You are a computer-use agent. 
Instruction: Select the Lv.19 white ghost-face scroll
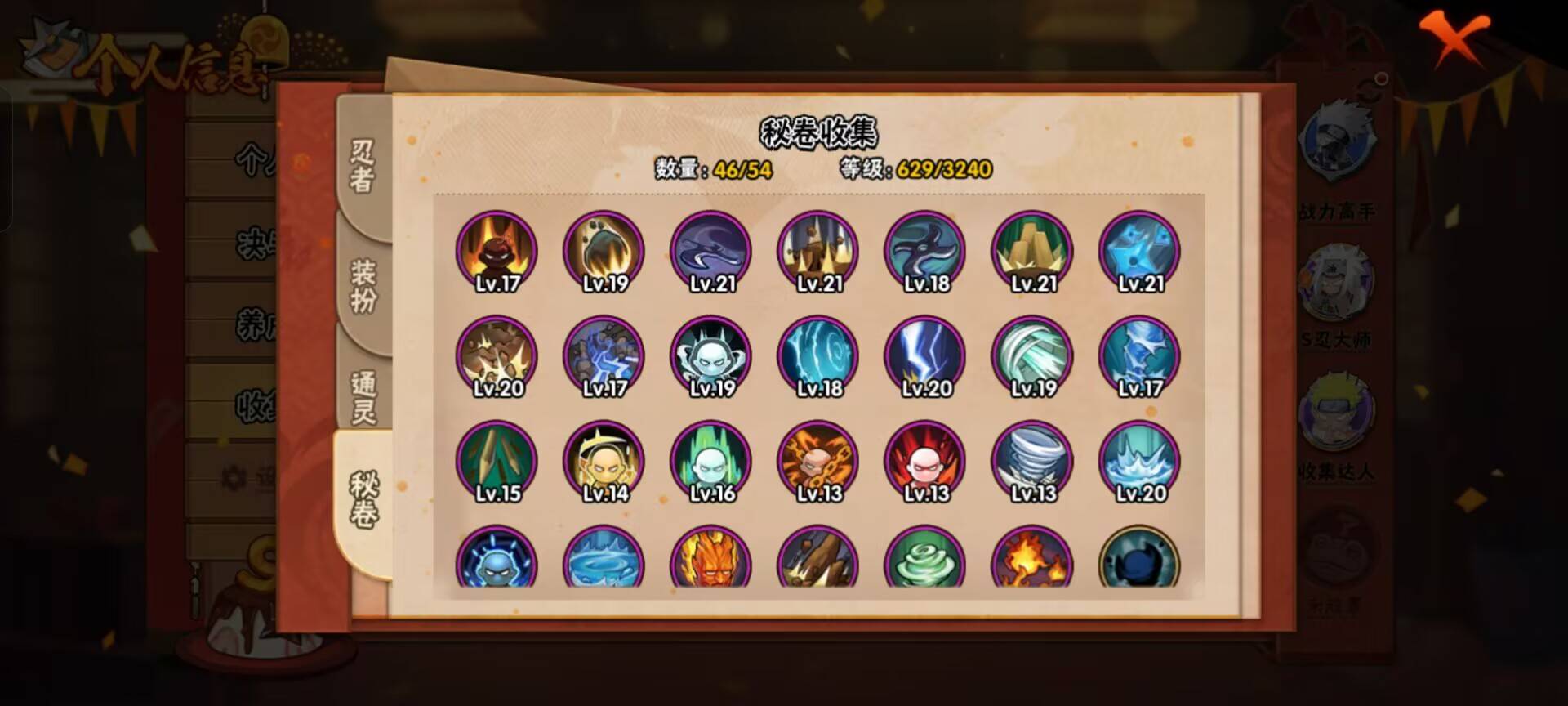pyautogui.click(x=710, y=357)
